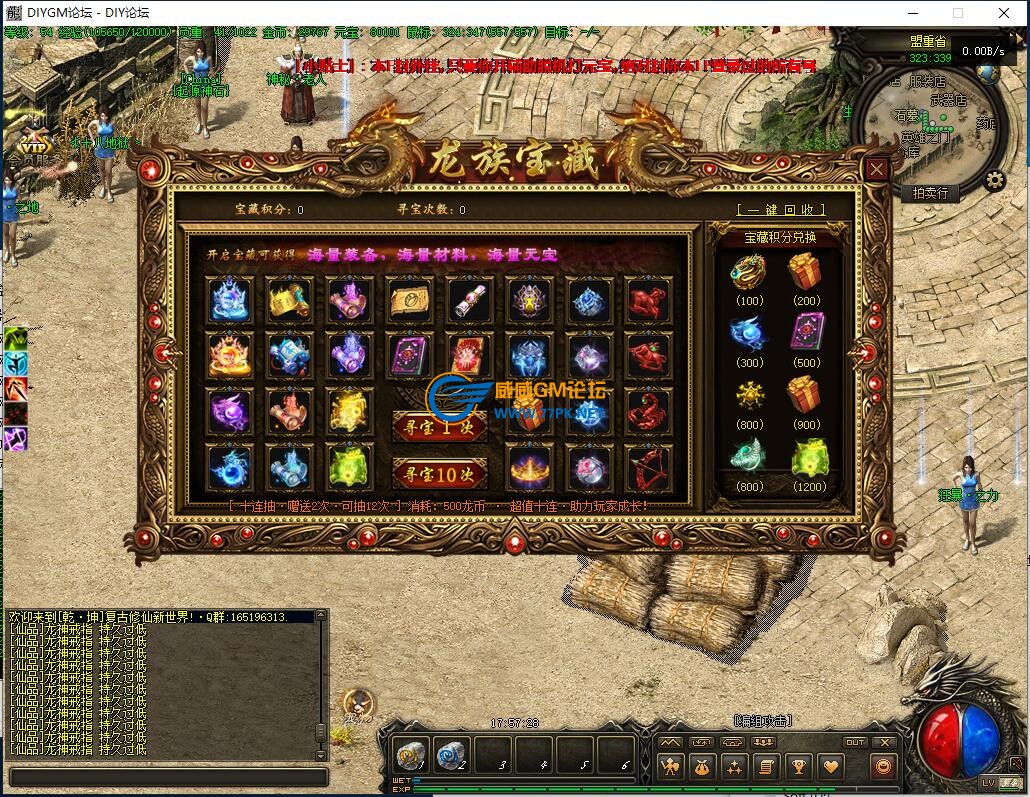Close the 龙族宝藏 treasure window
Image resolution: width=1030 pixels, height=797 pixels.
click(877, 169)
